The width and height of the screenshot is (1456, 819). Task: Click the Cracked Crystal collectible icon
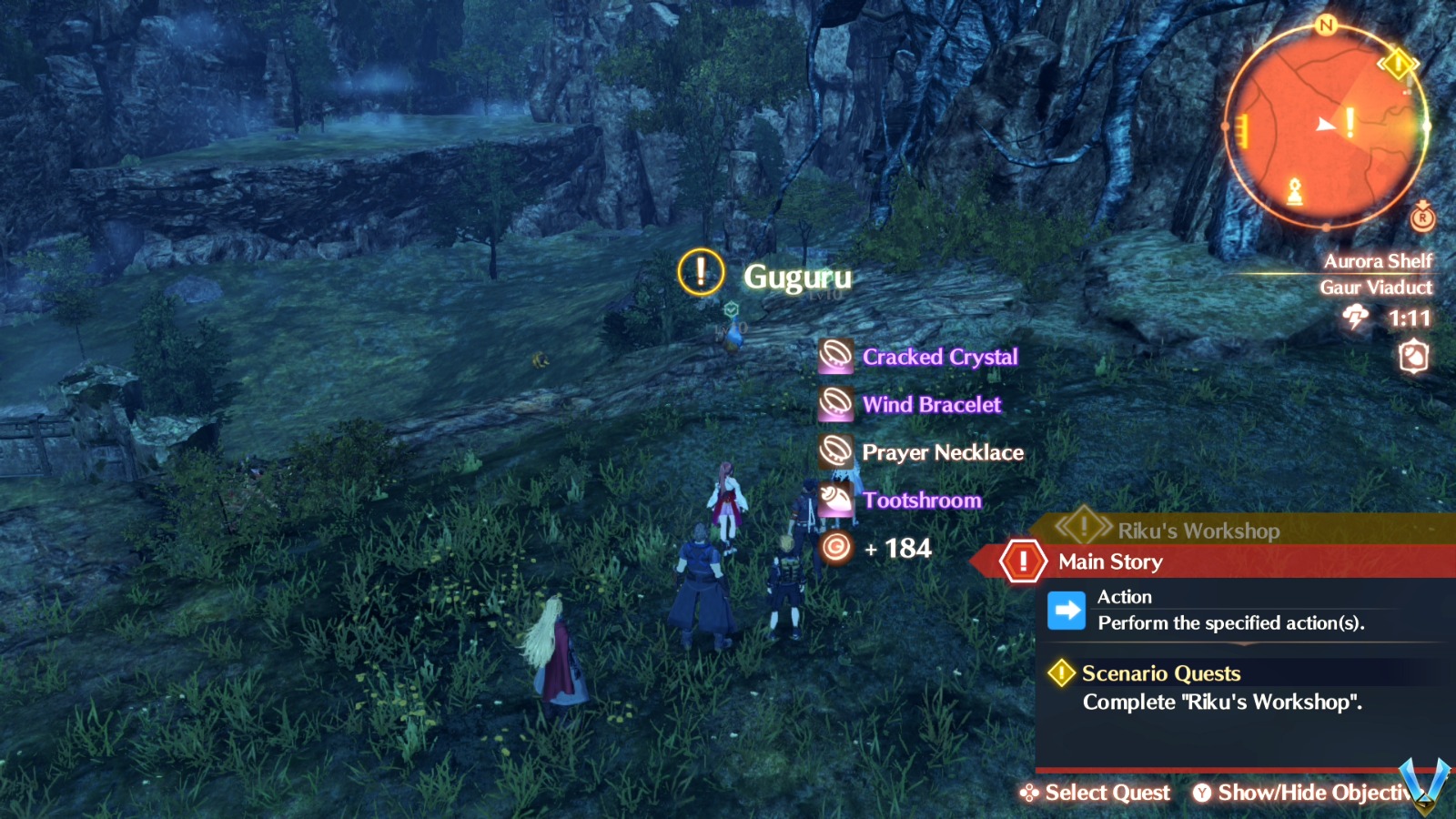pos(836,356)
